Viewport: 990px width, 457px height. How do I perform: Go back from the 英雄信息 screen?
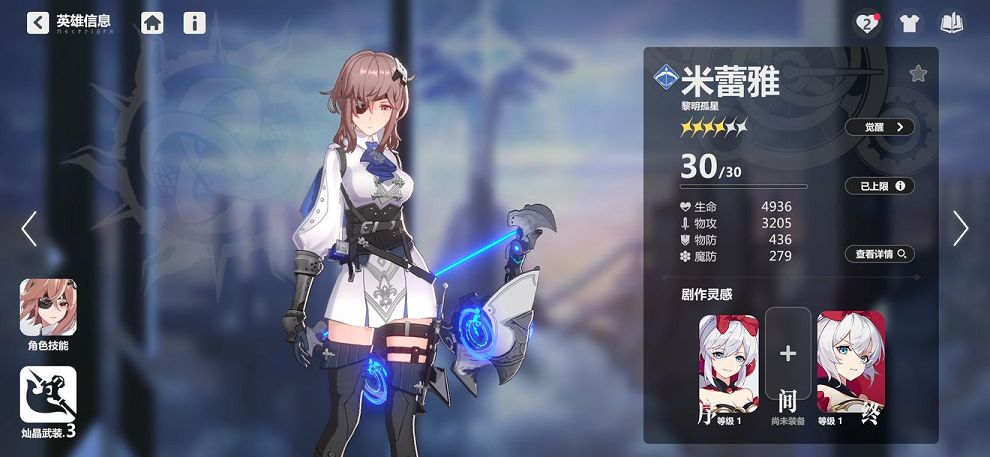click(38, 22)
